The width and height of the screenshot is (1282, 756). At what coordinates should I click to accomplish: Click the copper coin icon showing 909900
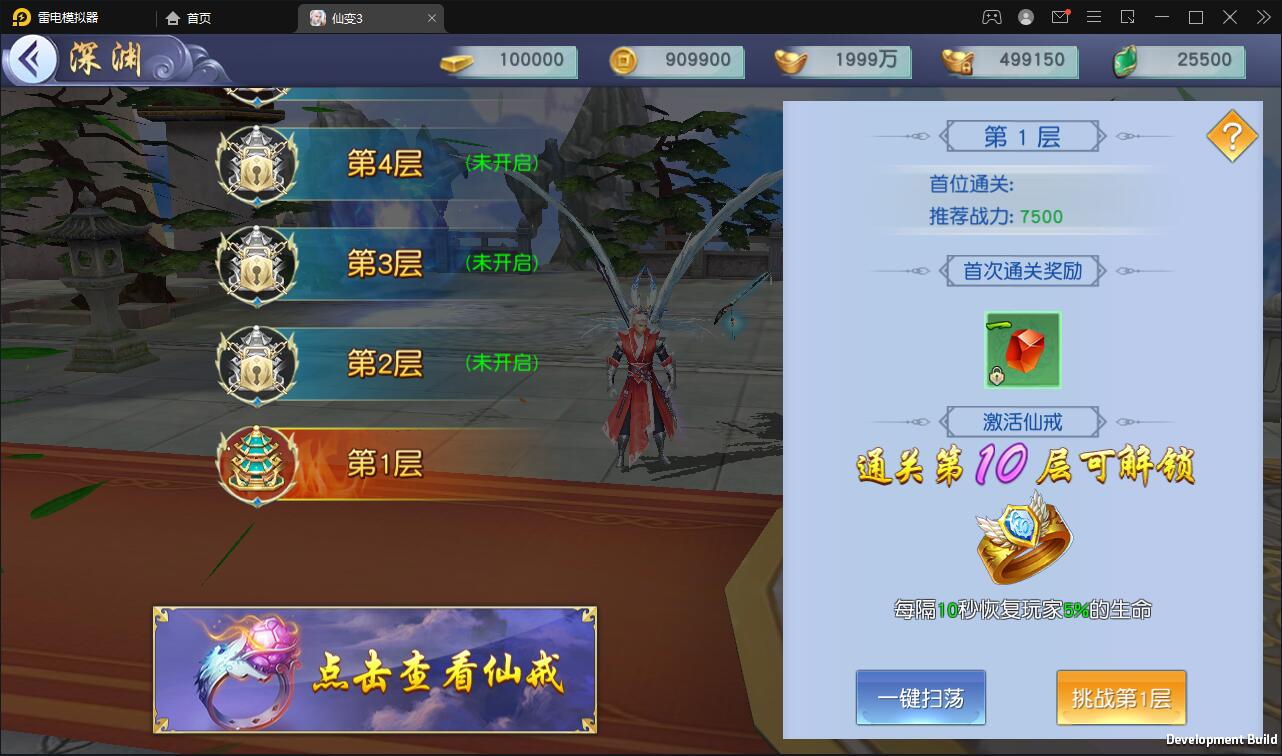pos(623,61)
